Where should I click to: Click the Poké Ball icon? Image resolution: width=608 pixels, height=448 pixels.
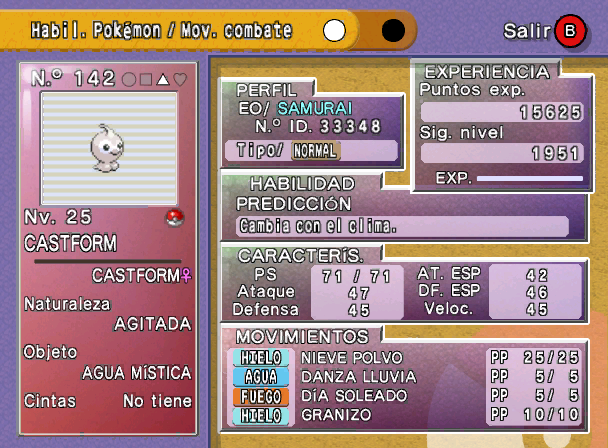point(173,217)
